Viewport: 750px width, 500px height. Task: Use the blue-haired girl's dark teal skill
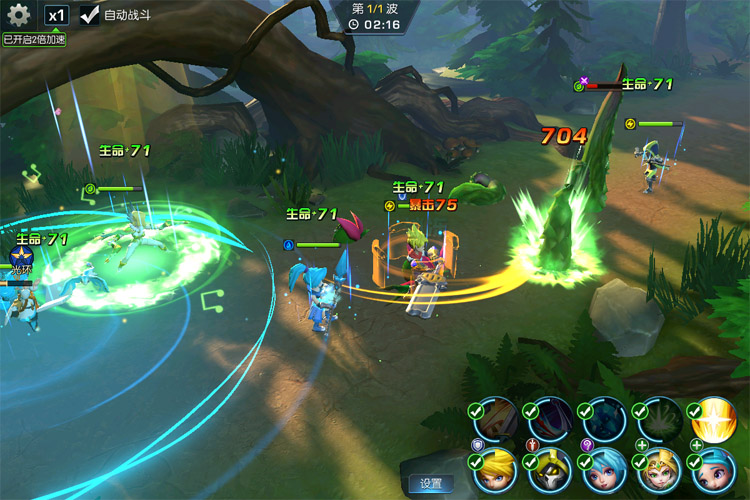pyautogui.click(x=602, y=419)
